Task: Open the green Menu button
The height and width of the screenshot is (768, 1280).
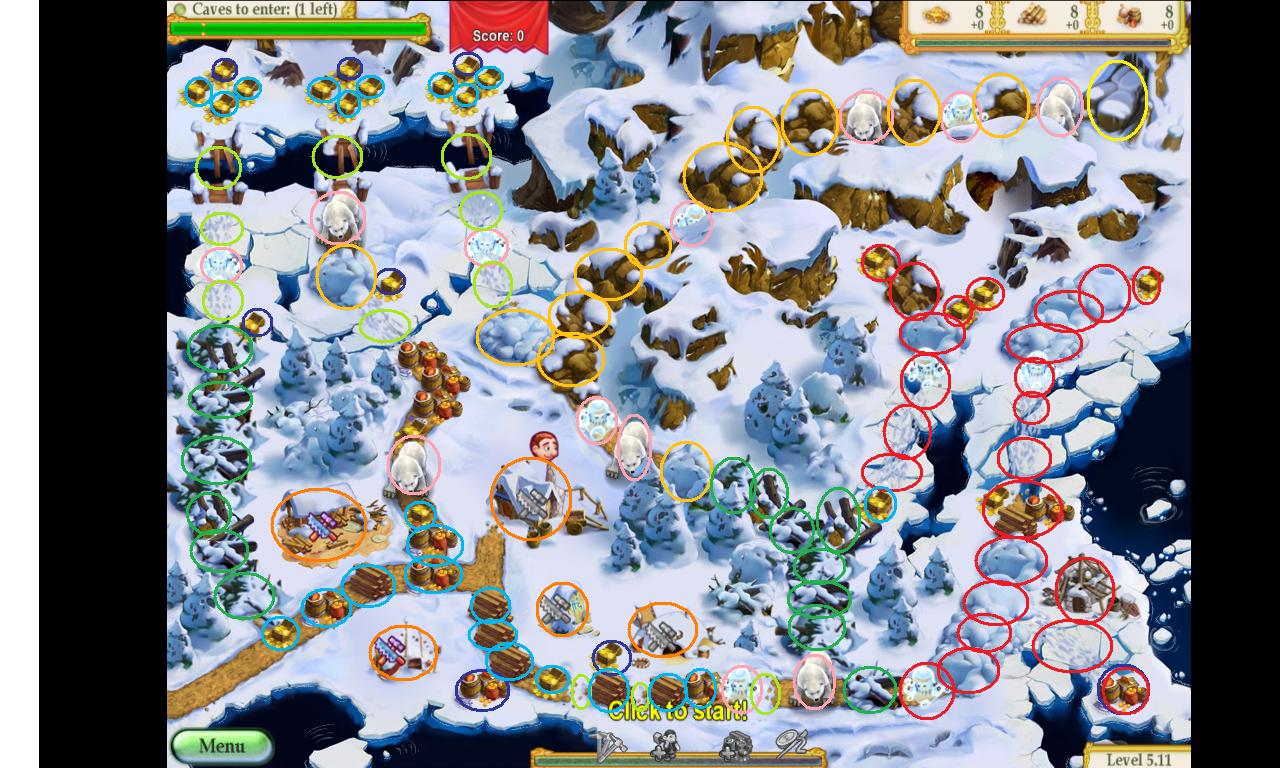Action: (221, 746)
